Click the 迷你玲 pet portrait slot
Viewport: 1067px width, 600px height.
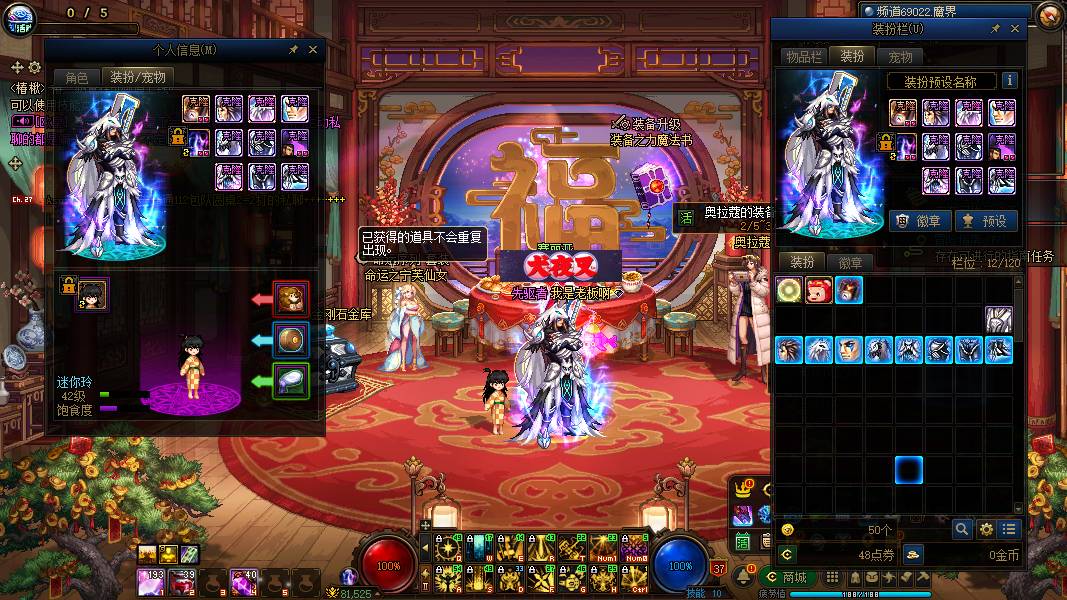(x=93, y=294)
